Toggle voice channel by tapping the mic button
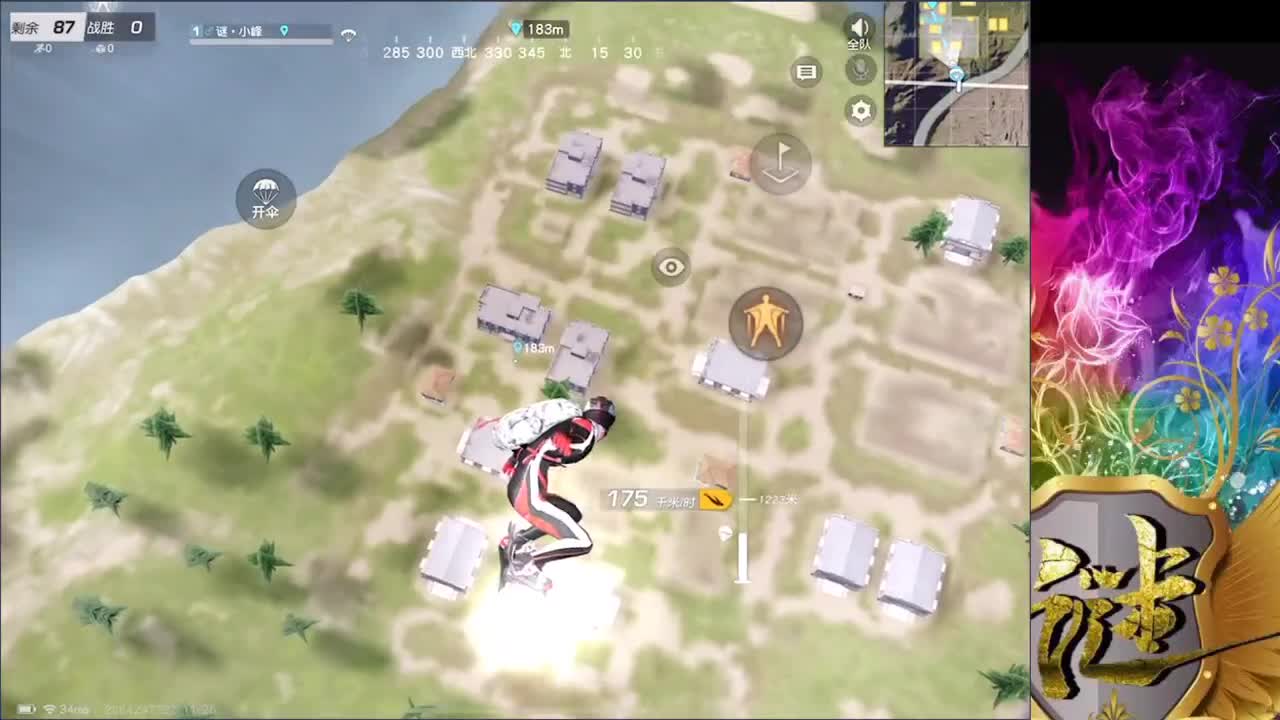The image size is (1280, 720). 858,70
